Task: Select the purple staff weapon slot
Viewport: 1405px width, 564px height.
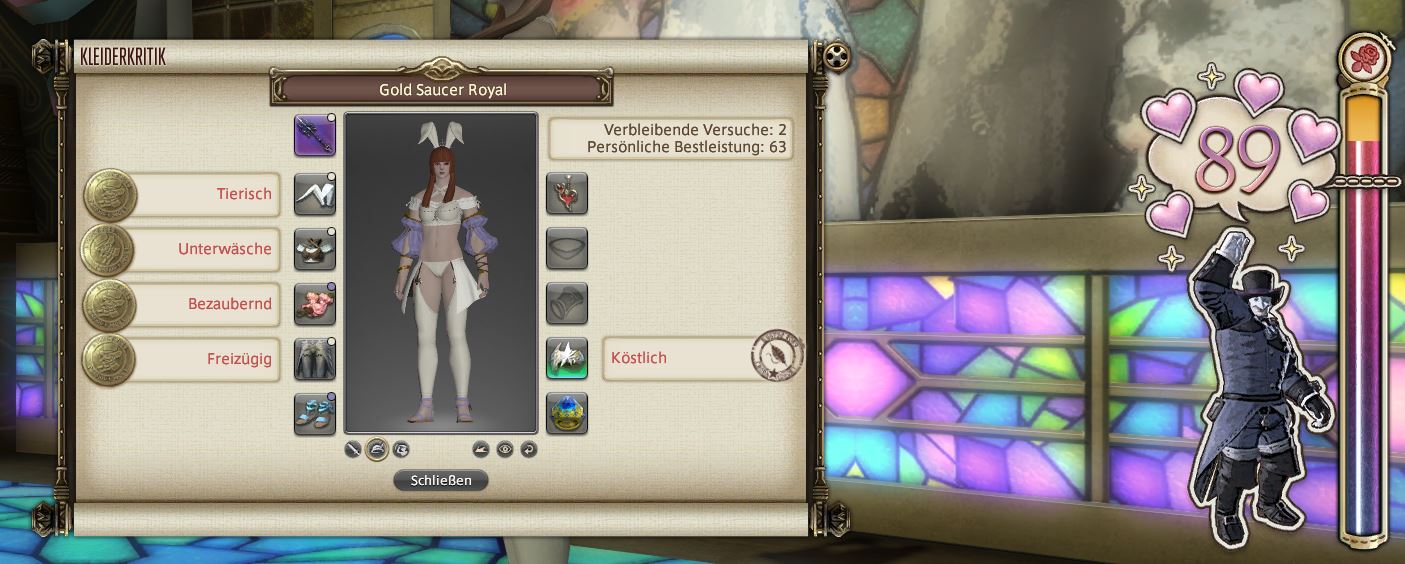Action: tap(315, 135)
